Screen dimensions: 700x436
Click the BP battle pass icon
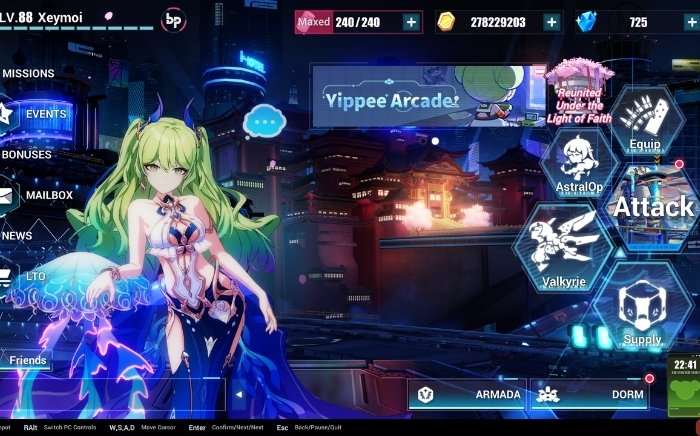coord(174,19)
